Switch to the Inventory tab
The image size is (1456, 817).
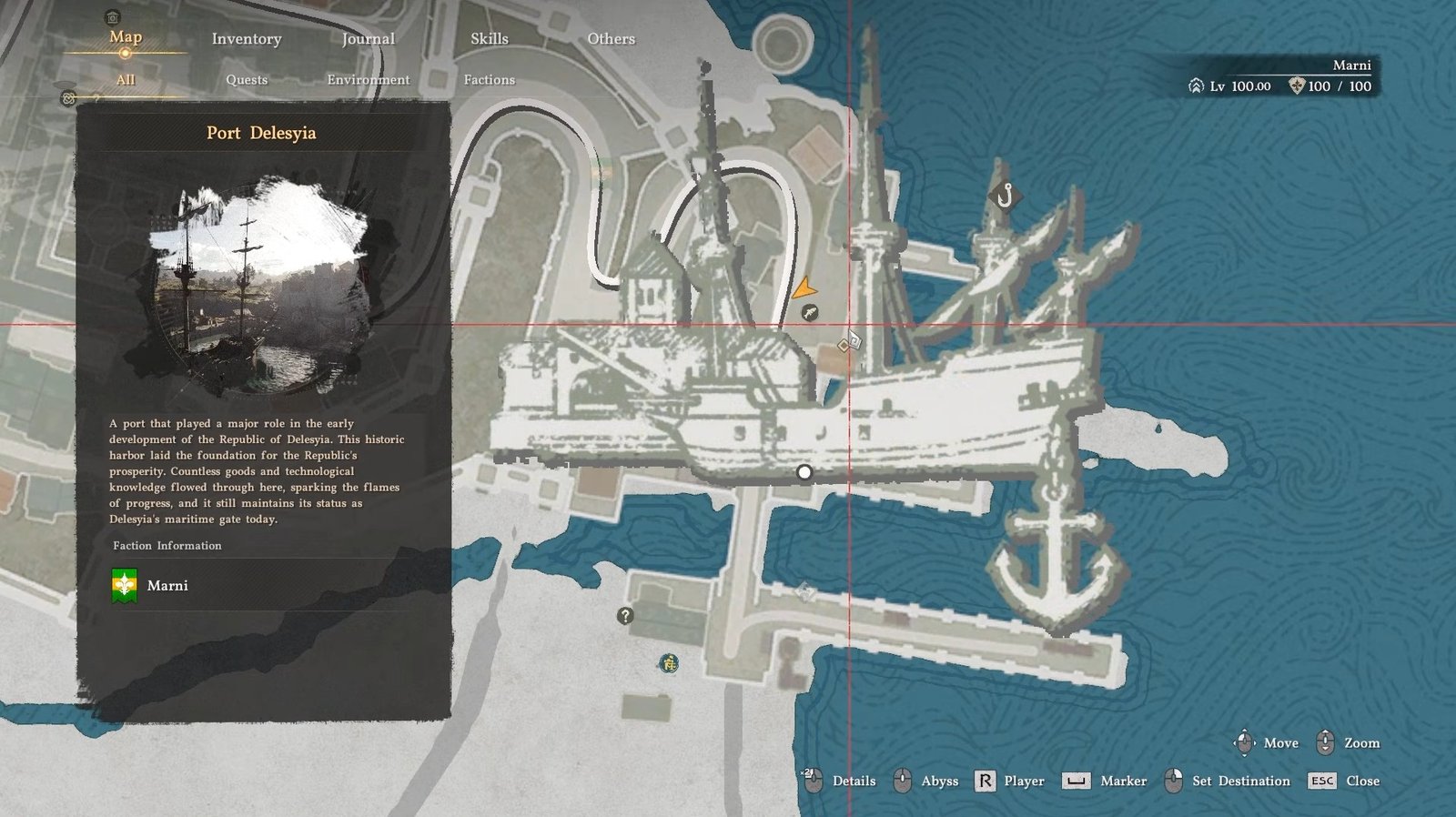click(247, 39)
